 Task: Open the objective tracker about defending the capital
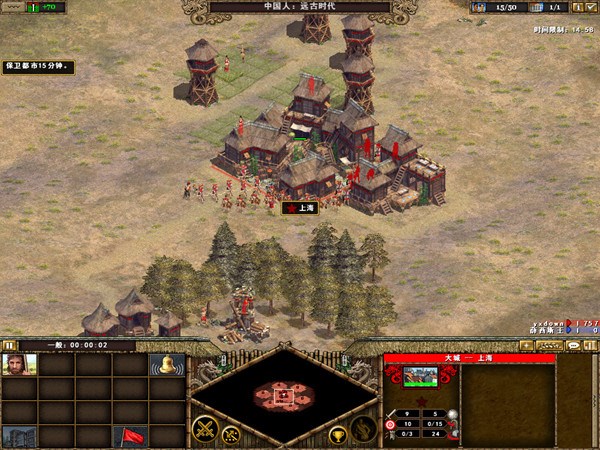click(x=38, y=67)
